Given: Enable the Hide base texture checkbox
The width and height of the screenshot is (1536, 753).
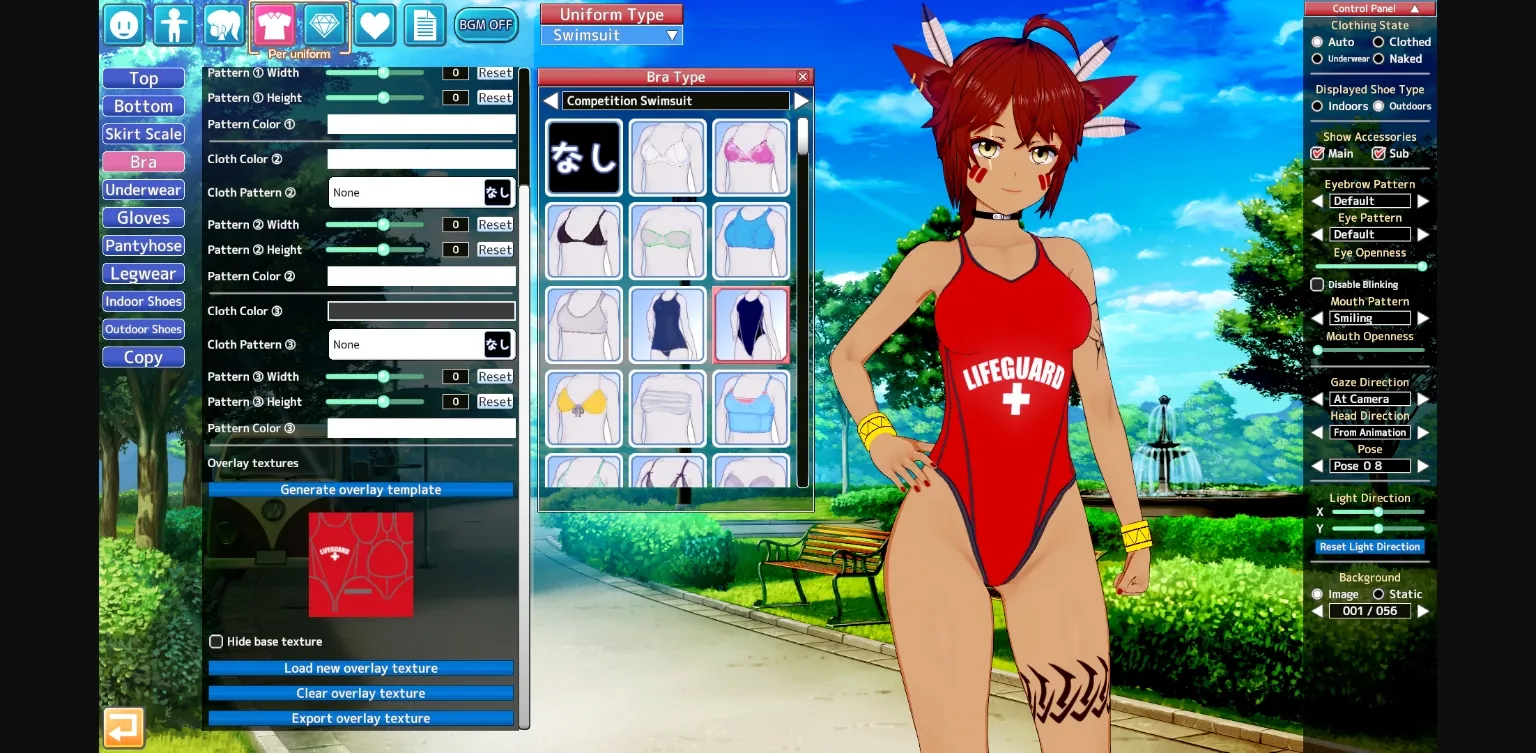Looking at the screenshot, I should click(215, 641).
